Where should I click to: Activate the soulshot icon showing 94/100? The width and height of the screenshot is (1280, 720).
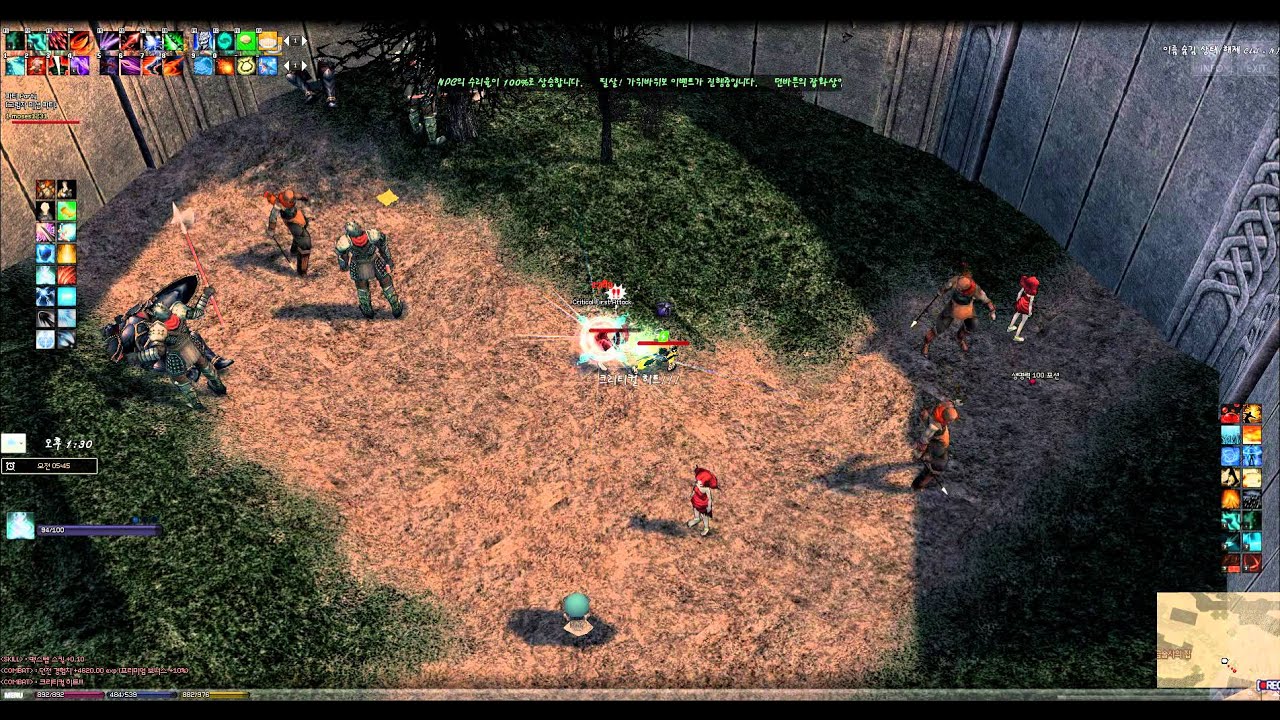(20, 527)
